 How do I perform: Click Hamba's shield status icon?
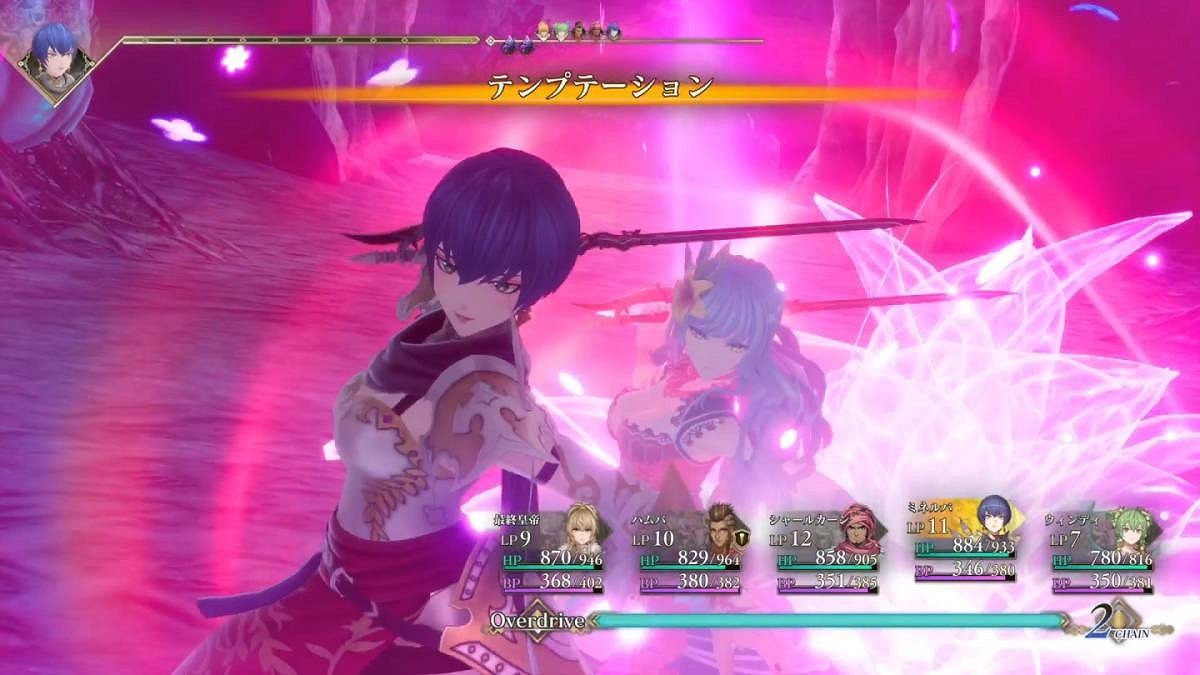click(741, 538)
